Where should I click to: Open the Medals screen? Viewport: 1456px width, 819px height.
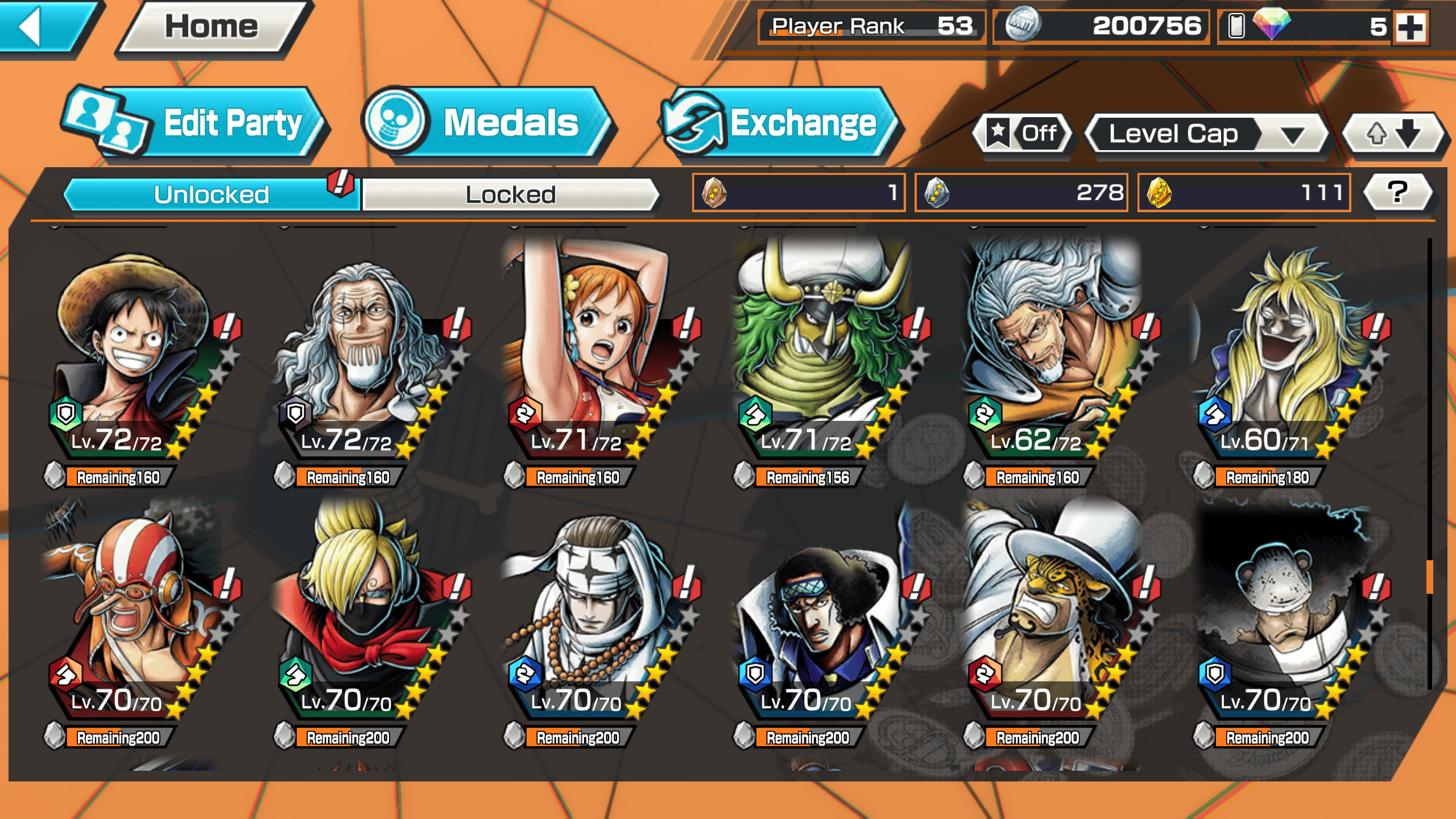tap(489, 123)
